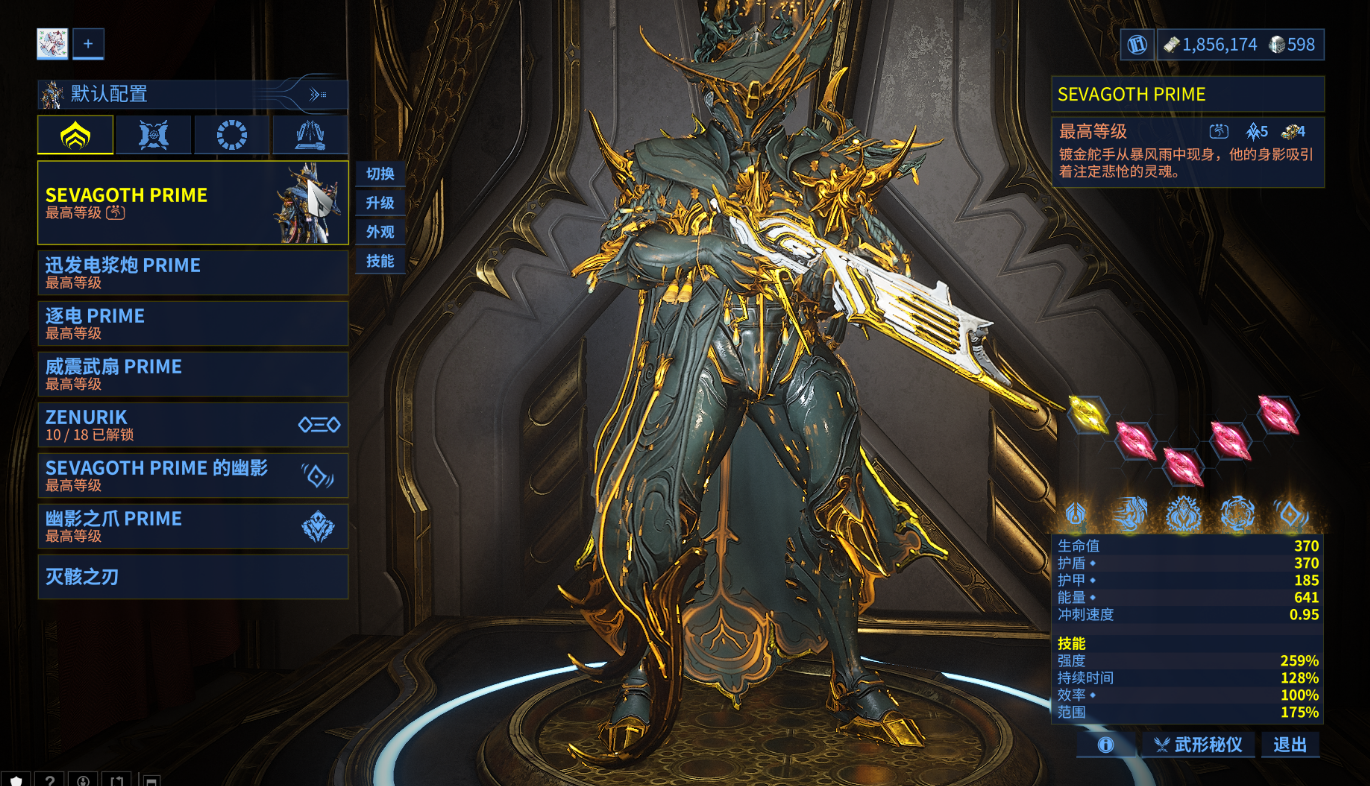Select the yellow archon shard slot
1370x786 pixels.
coord(1088,414)
